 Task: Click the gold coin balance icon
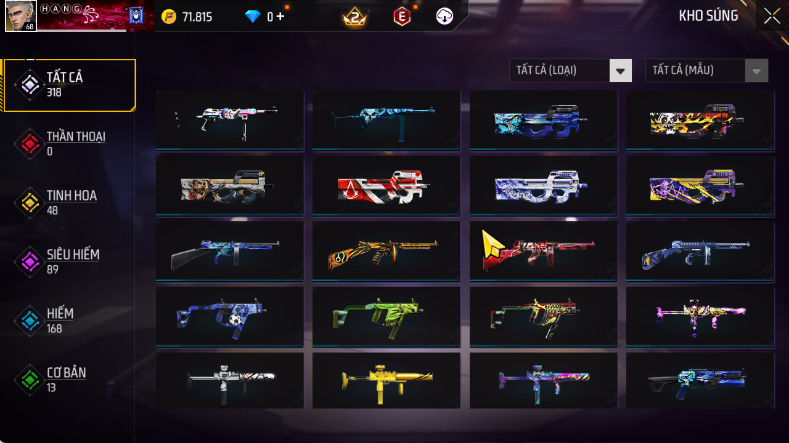pos(169,17)
